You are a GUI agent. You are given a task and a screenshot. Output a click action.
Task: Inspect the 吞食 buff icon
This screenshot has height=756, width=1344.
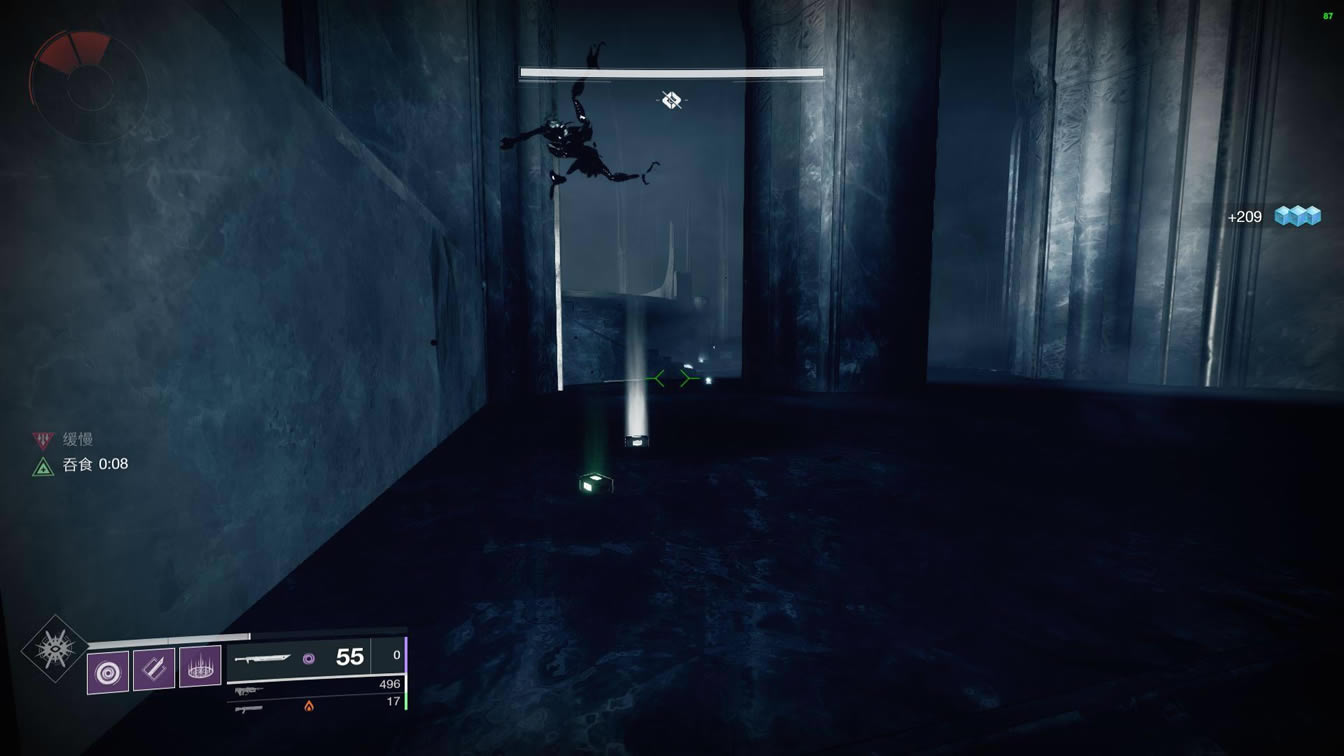pyautogui.click(x=43, y=465)
